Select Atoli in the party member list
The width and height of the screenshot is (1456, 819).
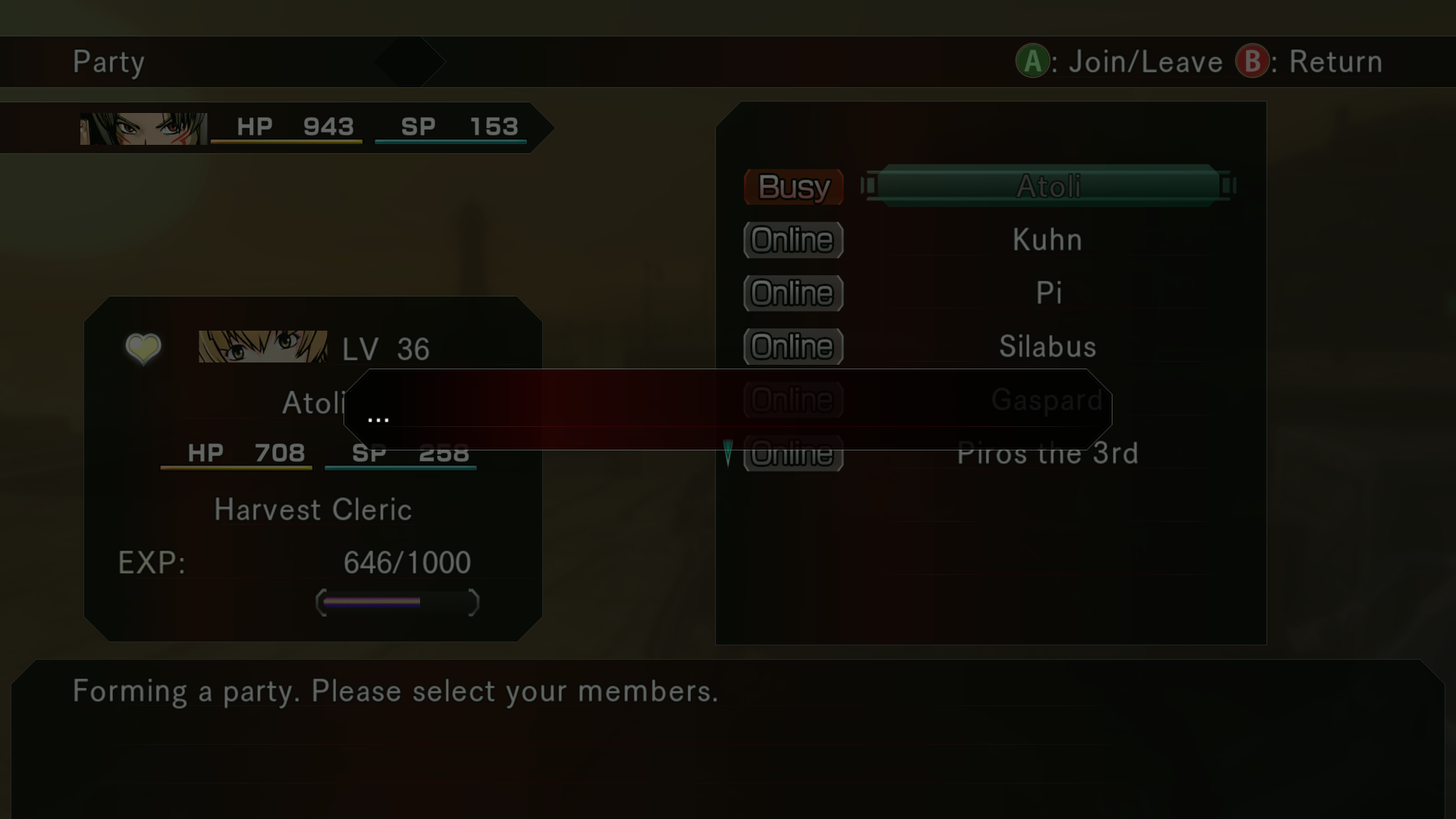click(1048, 187)
